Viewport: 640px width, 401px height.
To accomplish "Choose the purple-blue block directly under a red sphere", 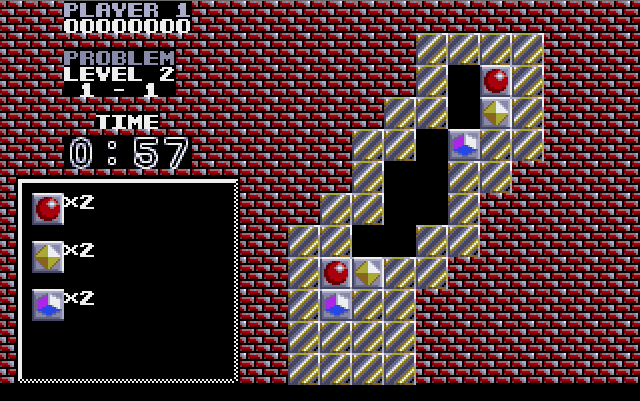I will (336, 304).
